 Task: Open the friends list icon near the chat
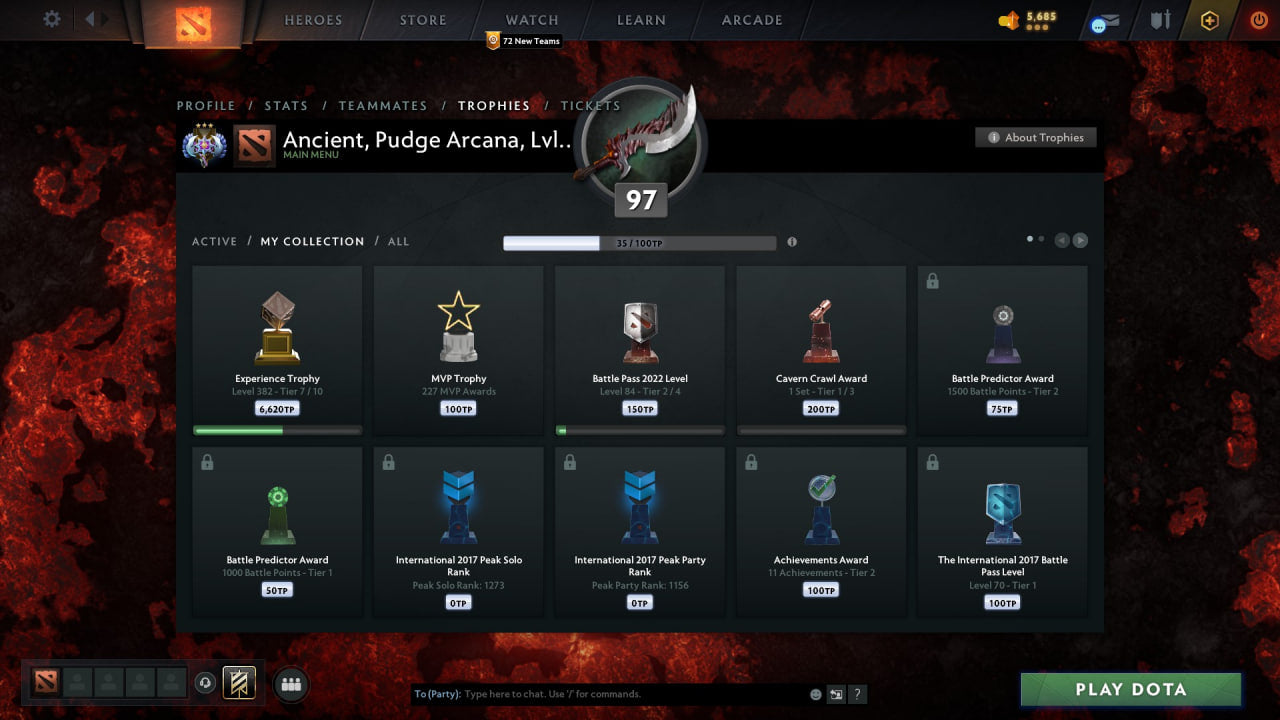(290, 683)
